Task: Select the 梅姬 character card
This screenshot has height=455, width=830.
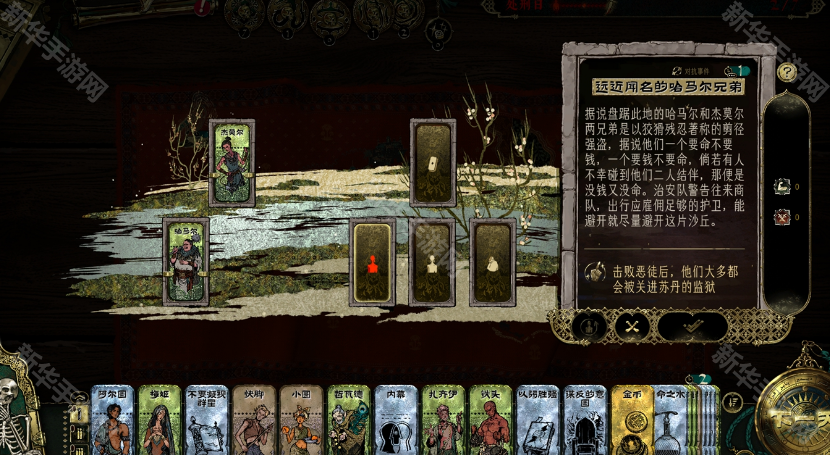Action: [x=159, y=421]
